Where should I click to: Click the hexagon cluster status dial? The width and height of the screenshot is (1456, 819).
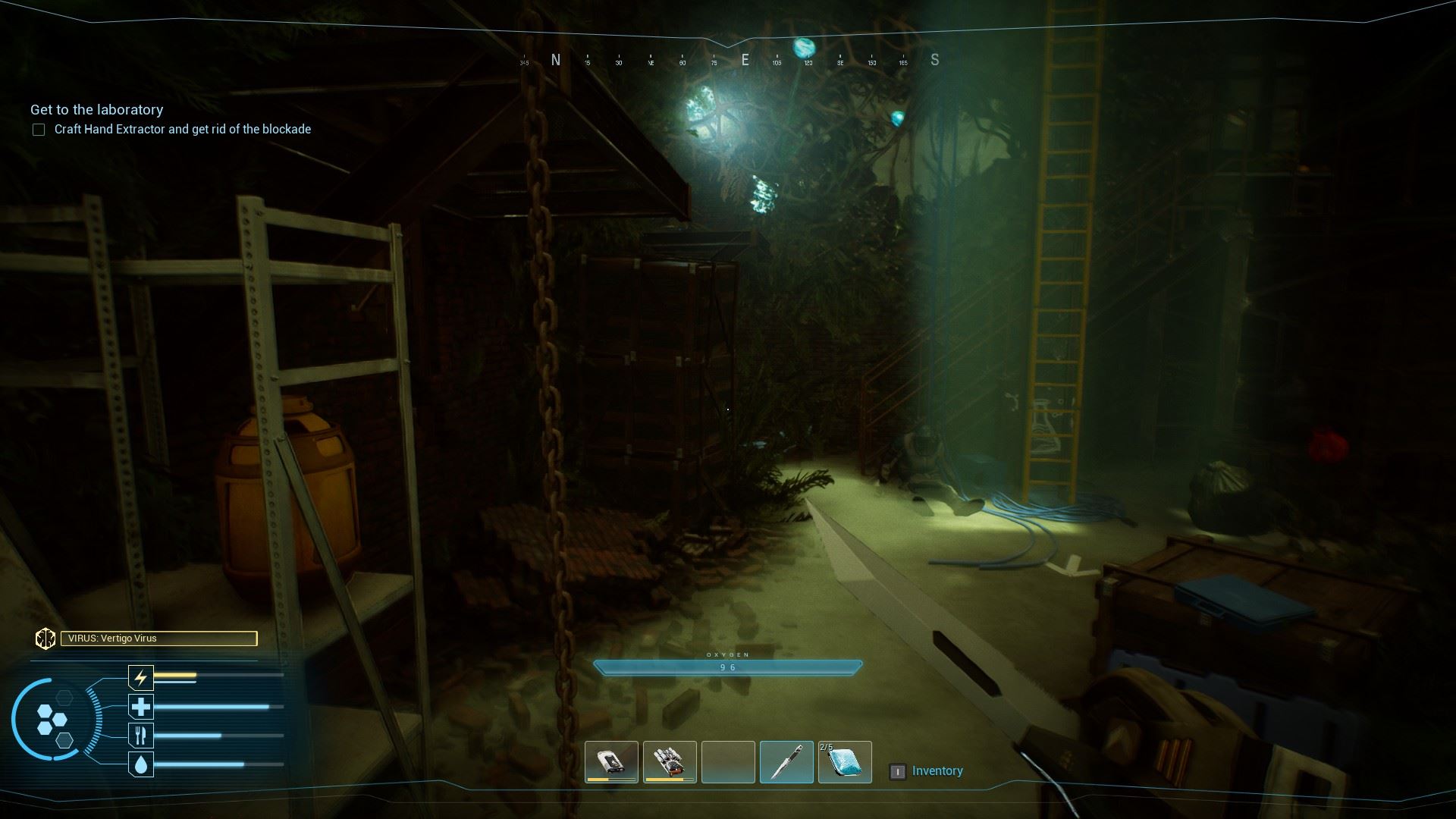[x=52, y=721]
